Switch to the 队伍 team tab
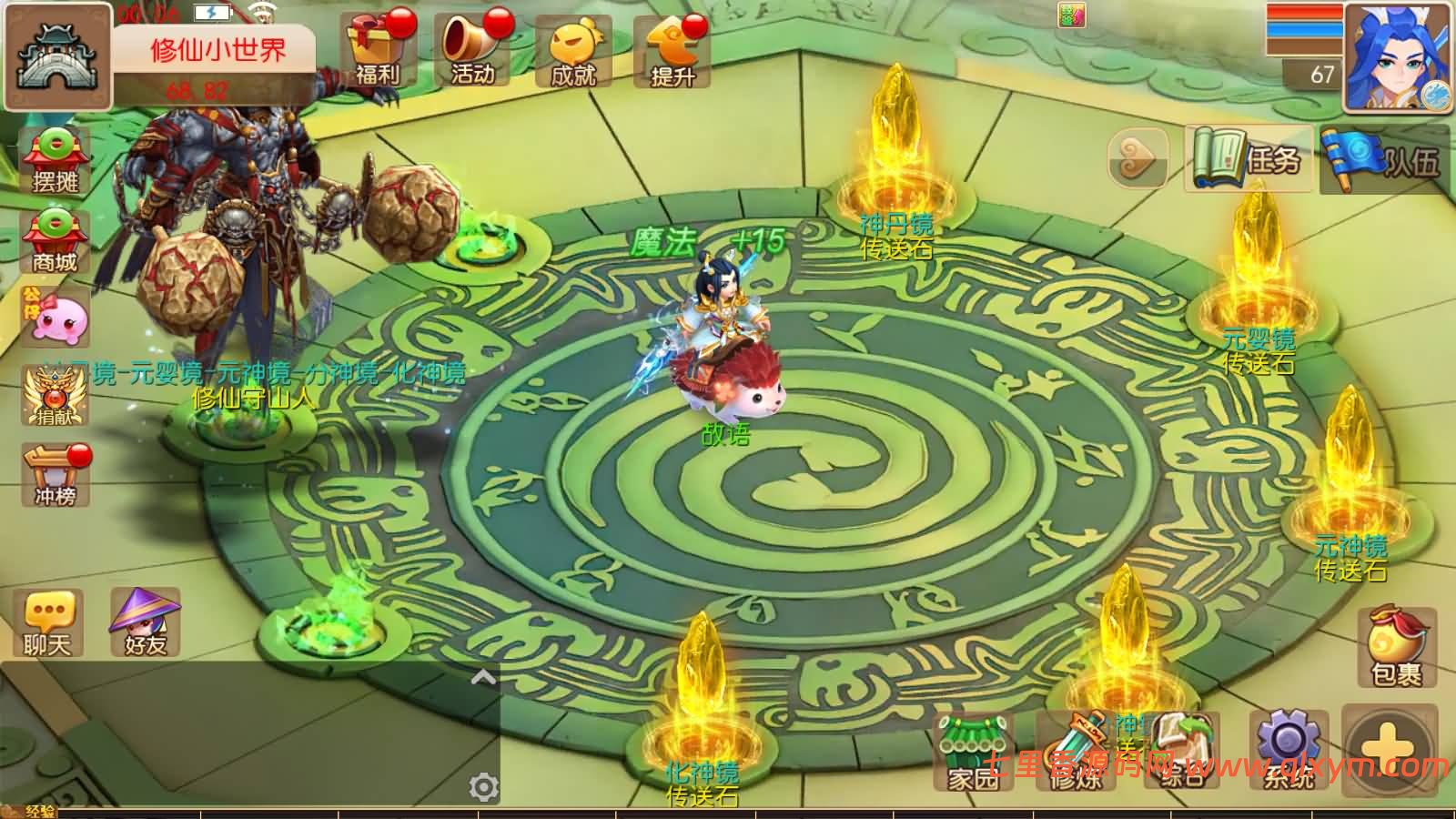The image size is (1456, 819). 1385,160
